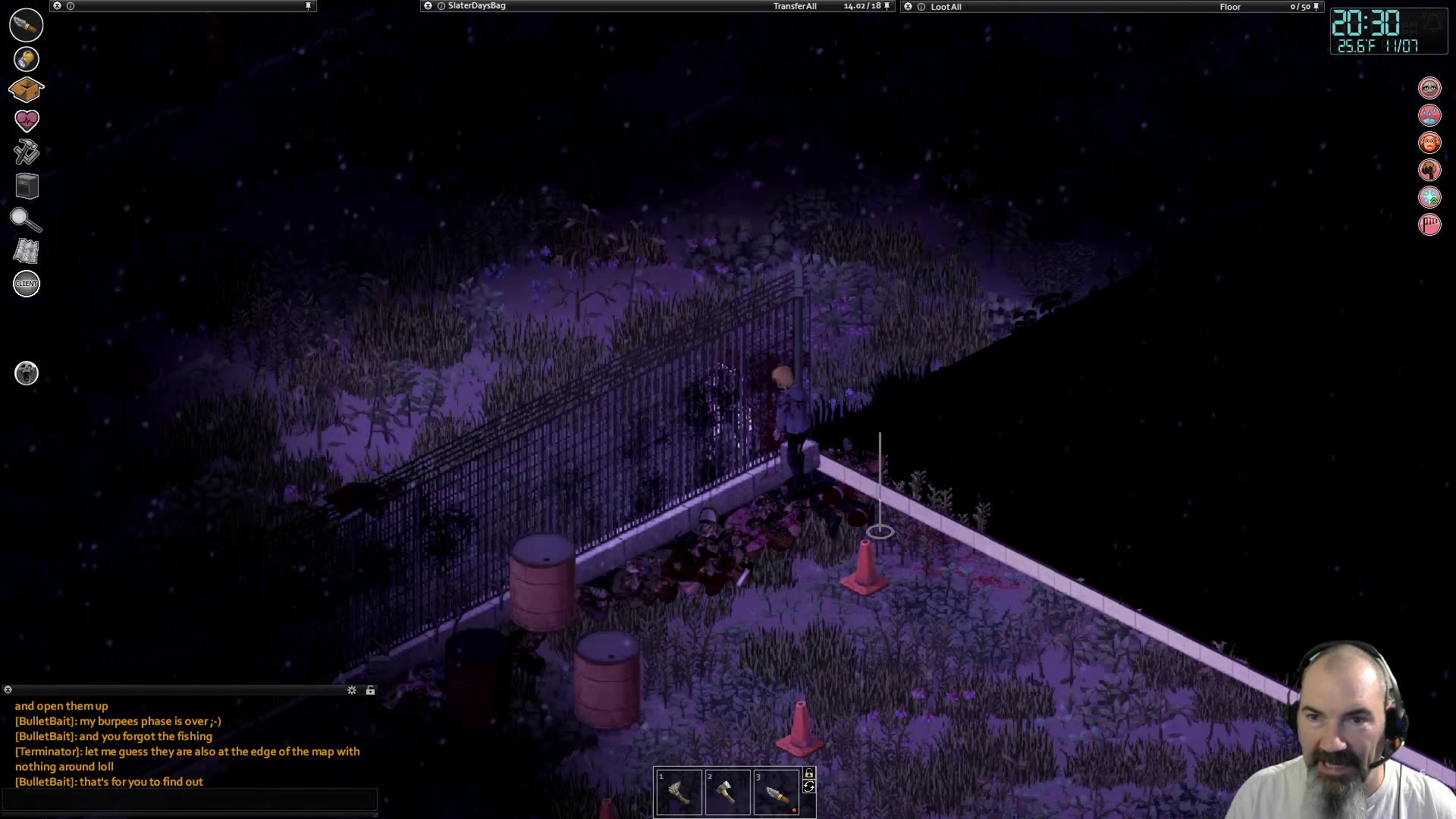Open the furniture moving panel
The height and width of the screenshot is (819, 1456).
point(26,186)
